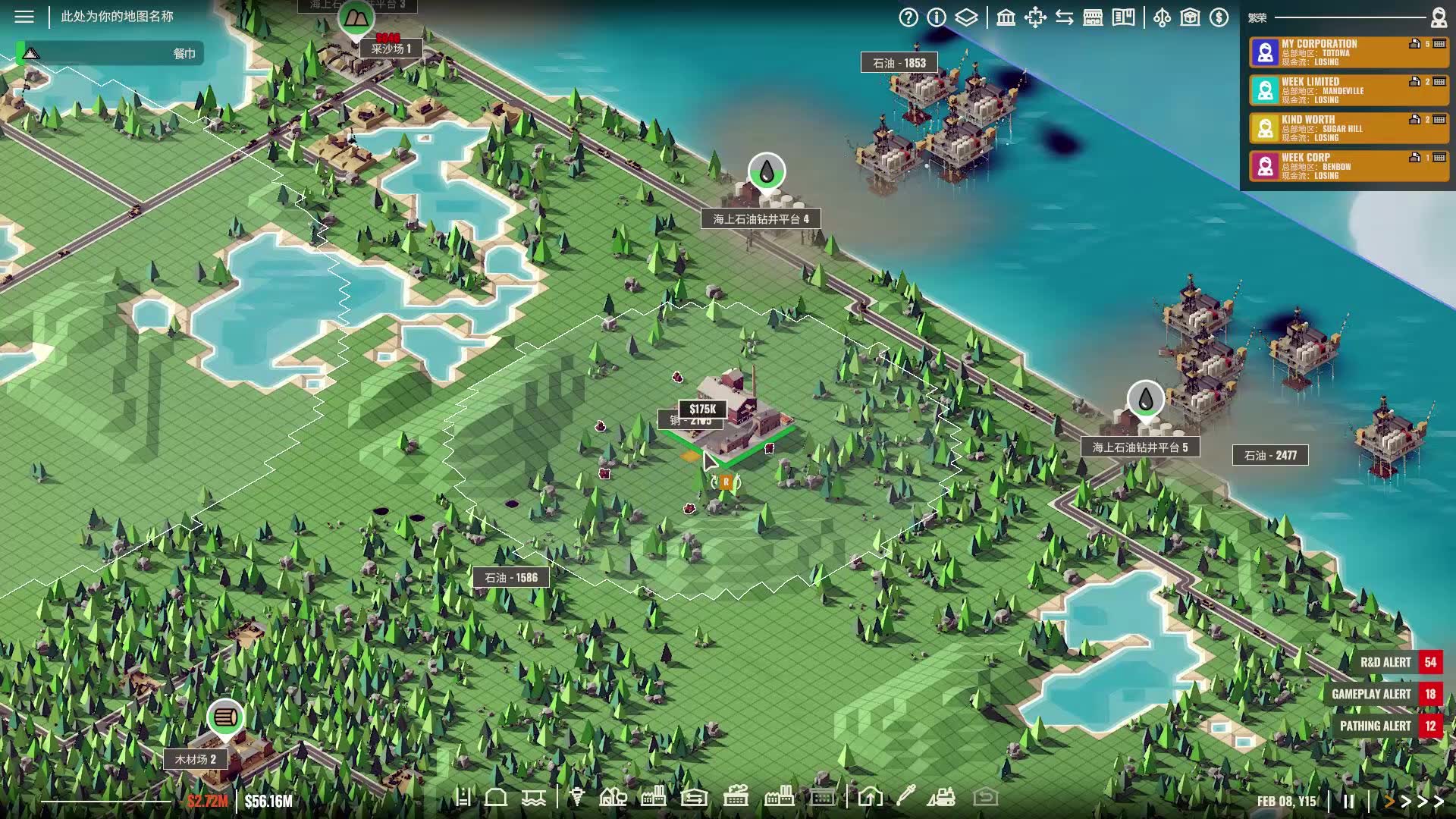Image resolution: width=1456 pixels, height=819 pixels.
Task: Choose the drill extraction build tool
Action: pos(577,797)
